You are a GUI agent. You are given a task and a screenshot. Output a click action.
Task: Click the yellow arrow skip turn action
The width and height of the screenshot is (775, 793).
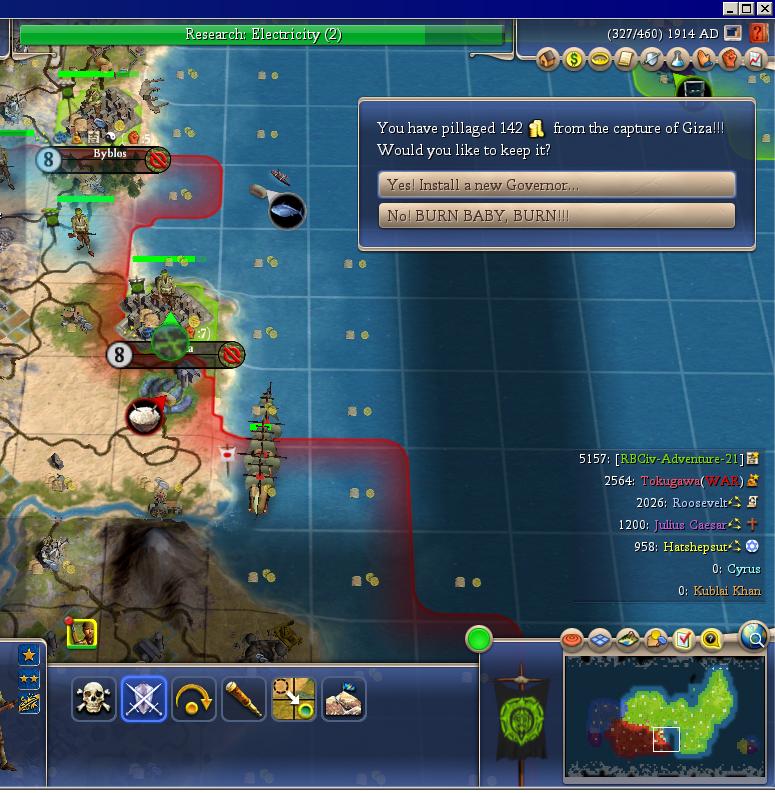[x=194, y=699]
